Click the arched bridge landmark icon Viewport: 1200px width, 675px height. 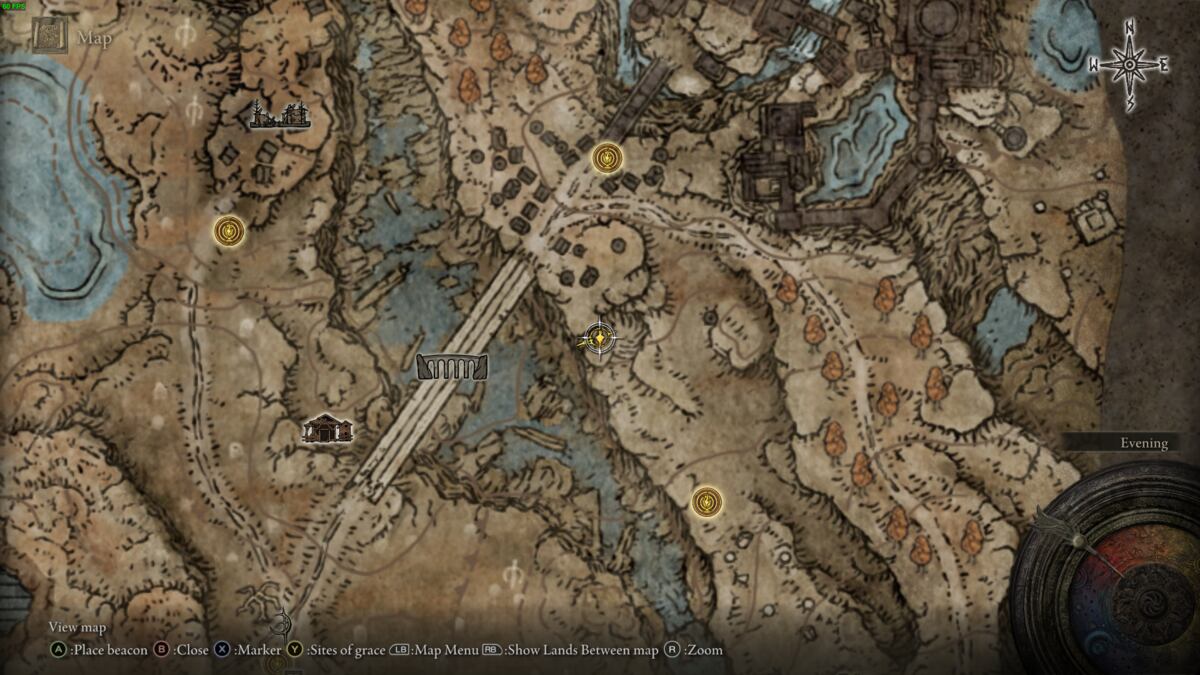point(452,367)
